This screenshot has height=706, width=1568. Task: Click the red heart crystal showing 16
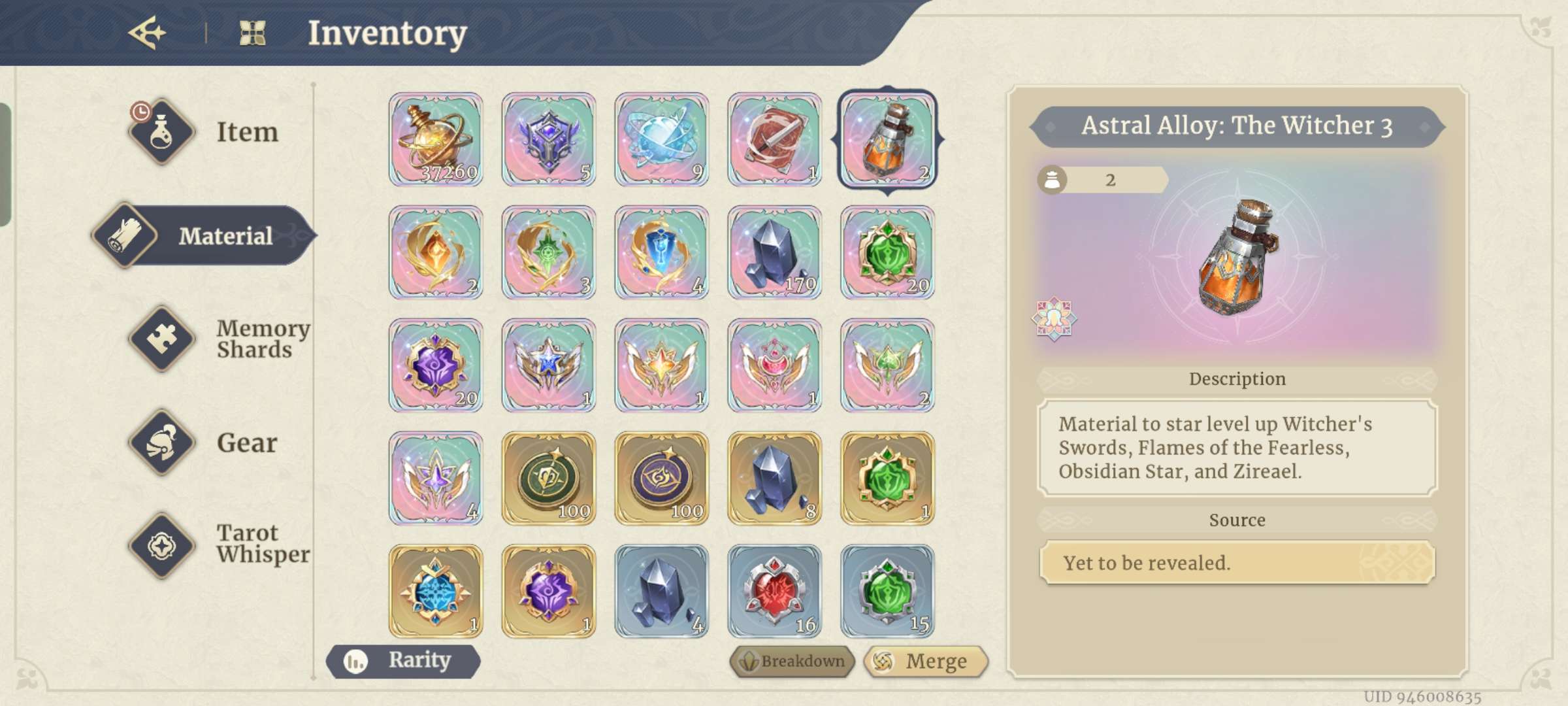774,592
